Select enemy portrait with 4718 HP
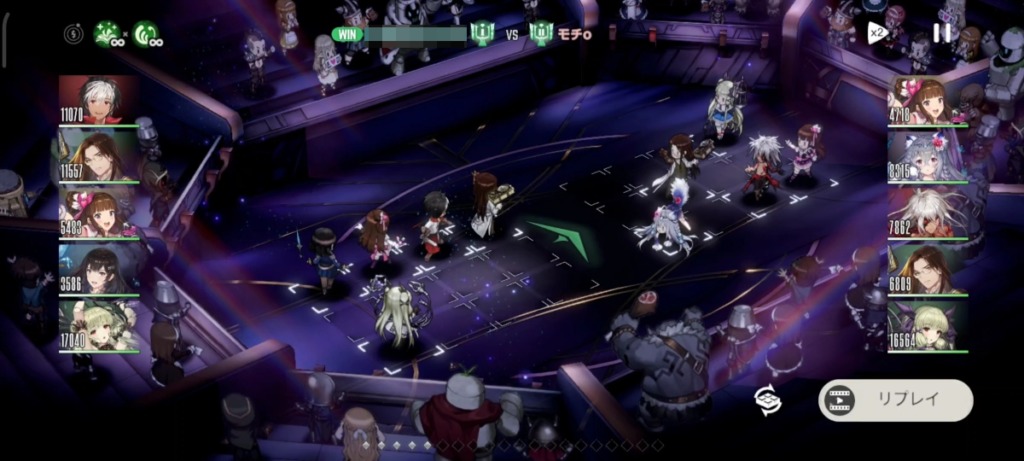The height and width of the screenshot is (461, 1024). tap(927, 100)
